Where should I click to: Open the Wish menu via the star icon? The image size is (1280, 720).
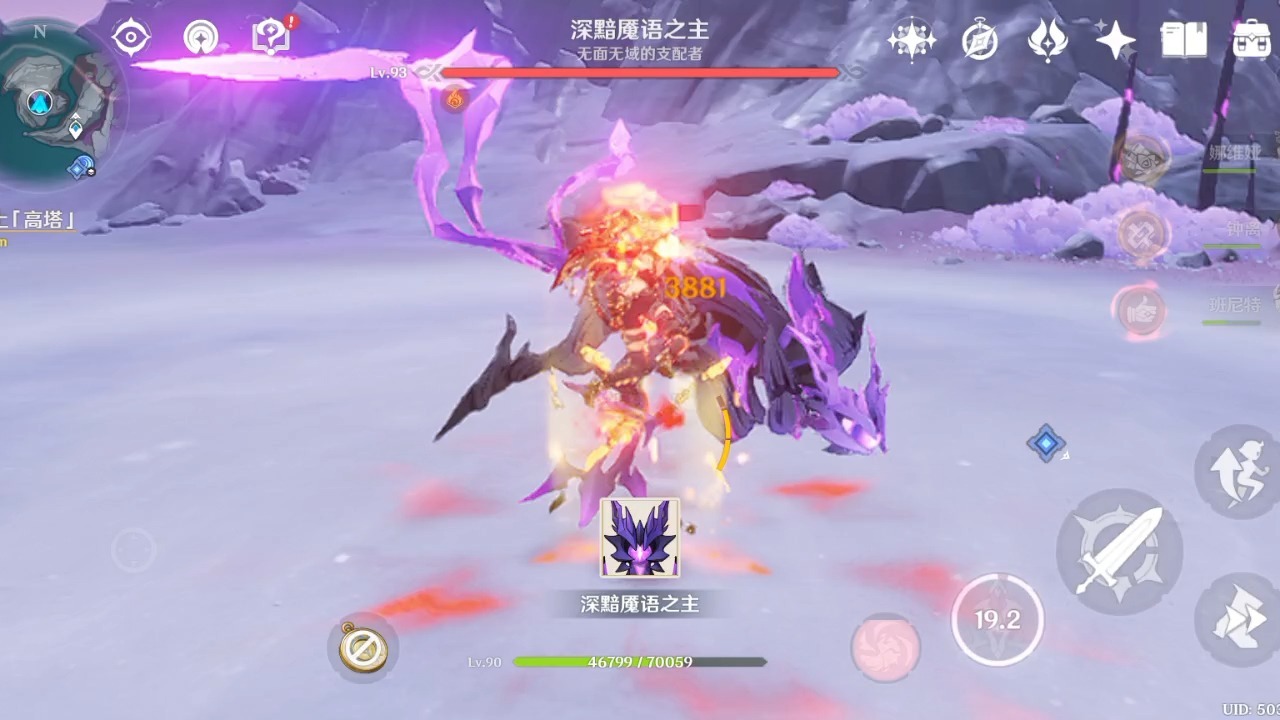pos(1115,38)
